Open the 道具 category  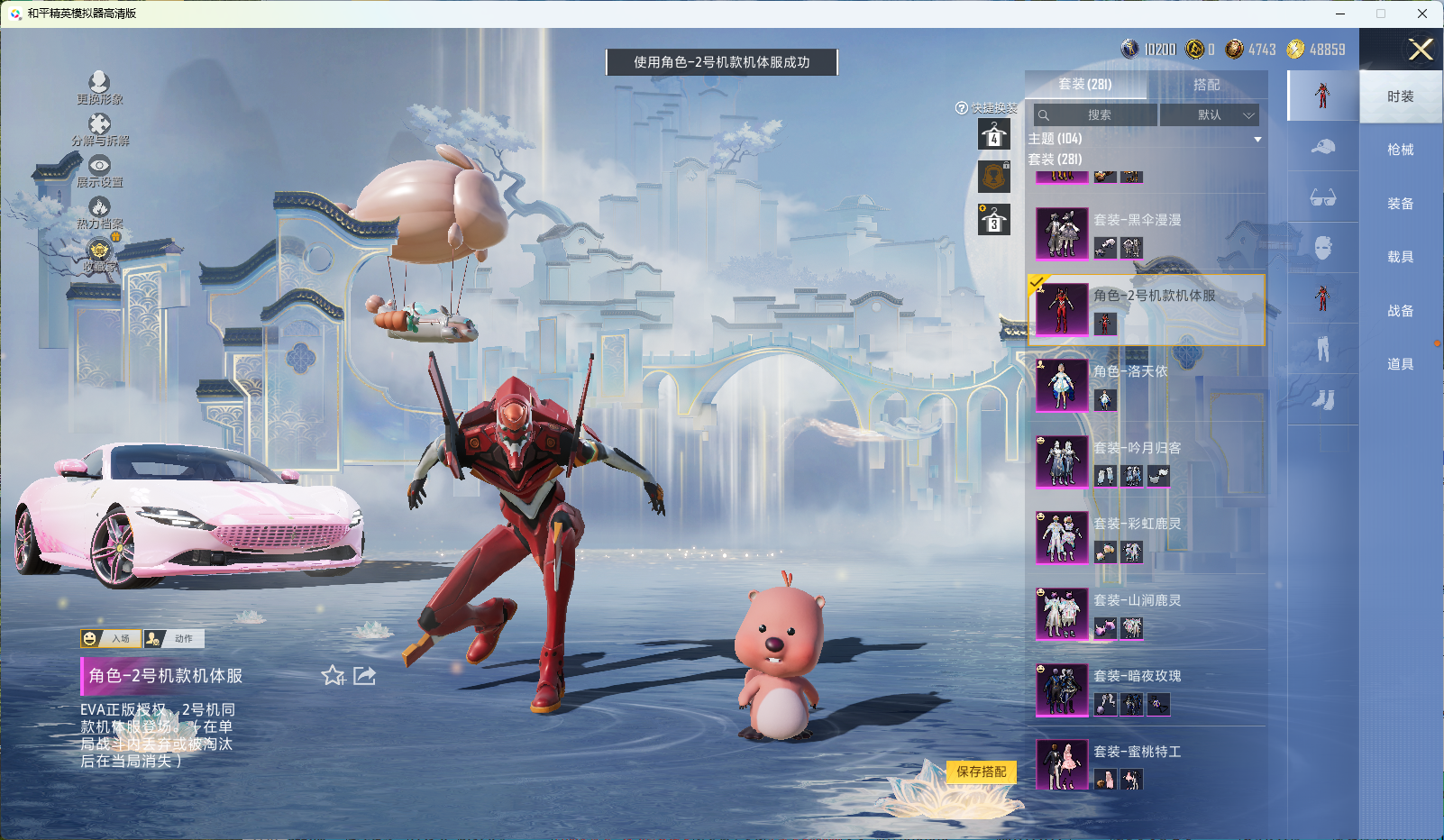[1400, 364]
